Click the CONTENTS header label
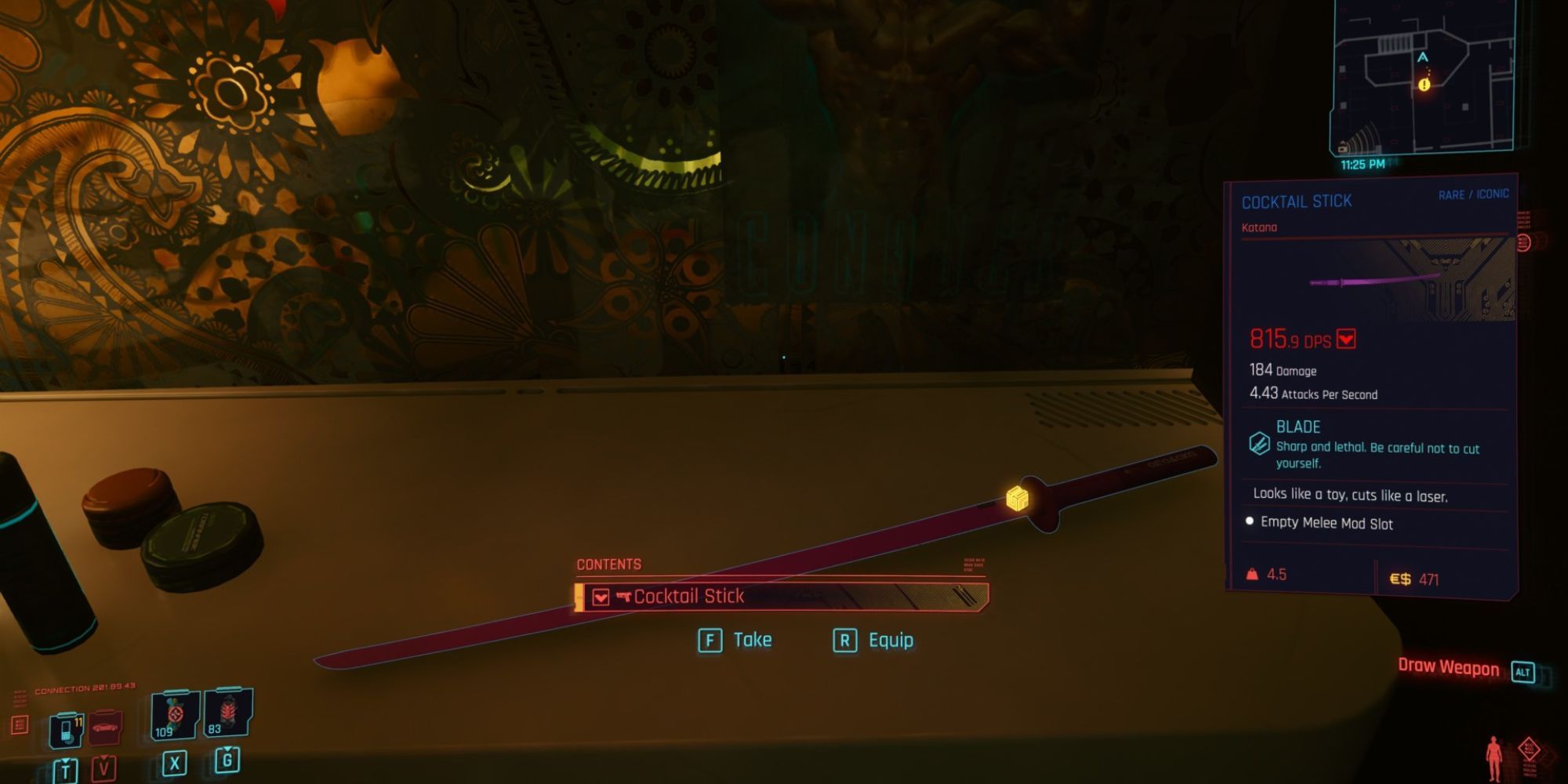Screen dimensions: 1568x784 click(609, 564)
